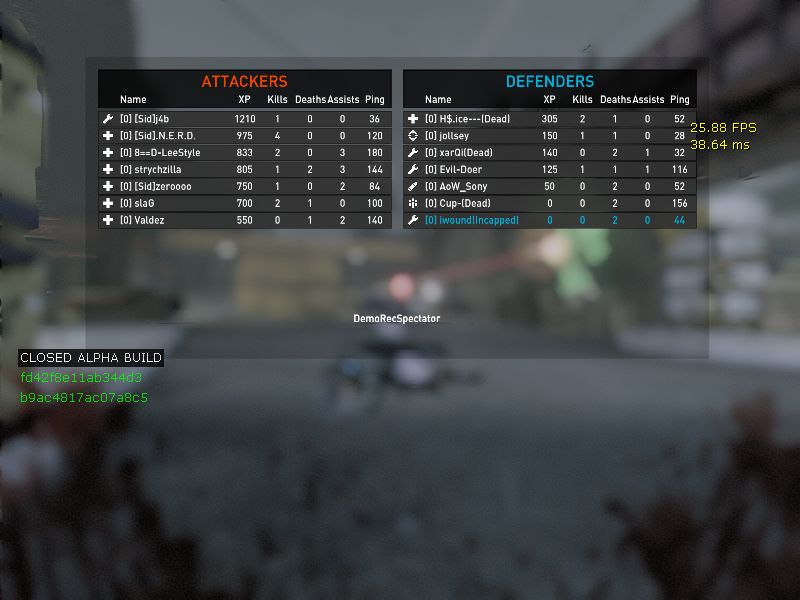Viewport: 800px width, 600px height.
Task: Select the Cup- player row
Action: point(549,203)
